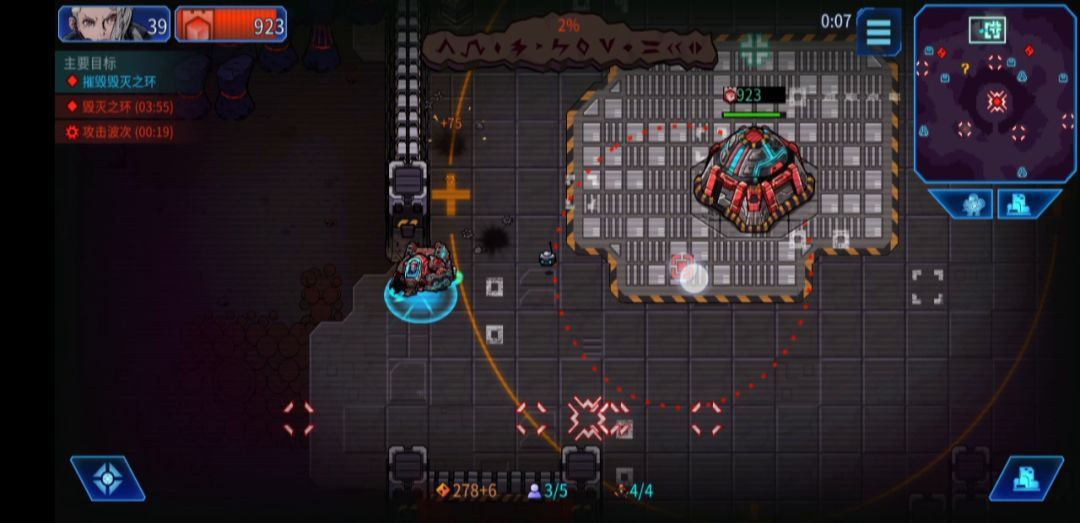
Task: Open the build menu button at bottom-right
Action: tap(1025, 478)
